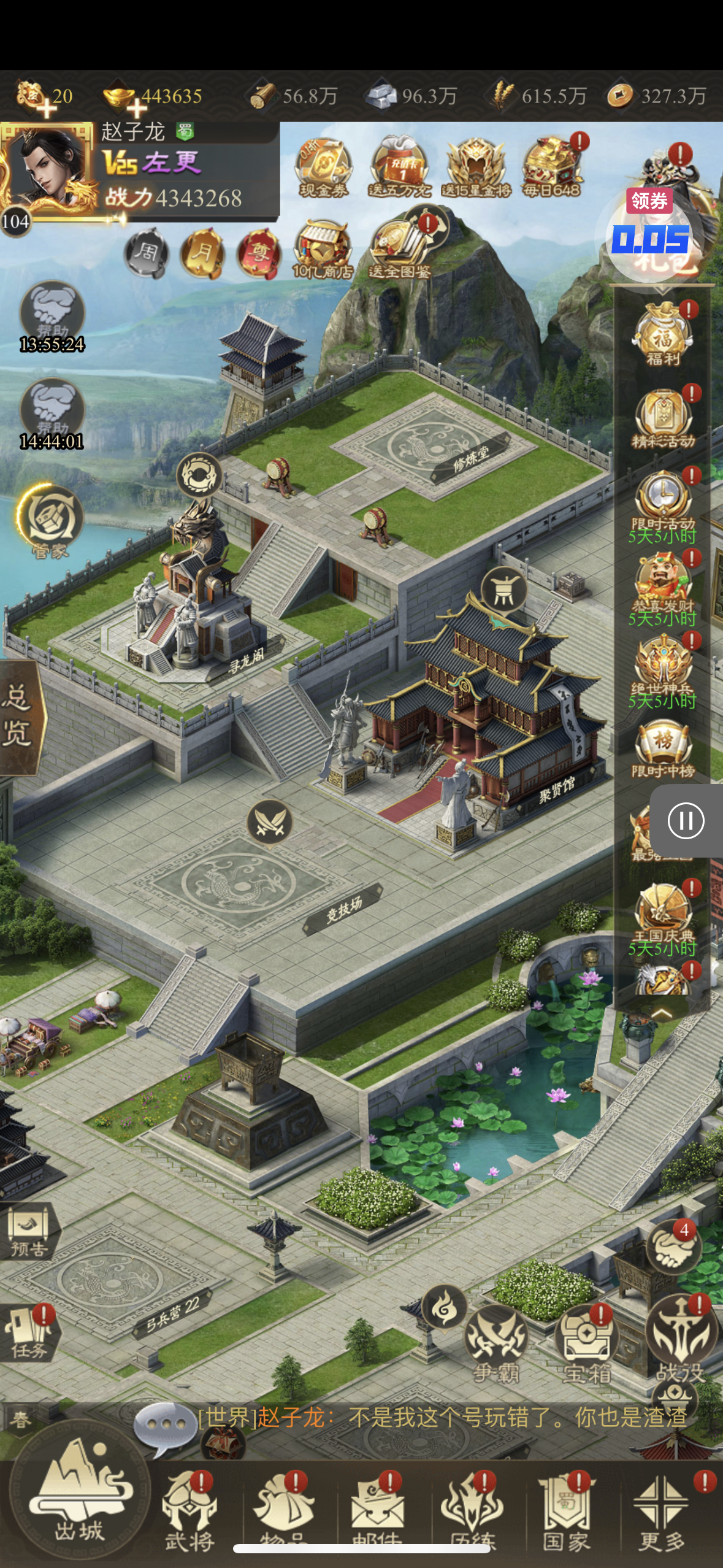Open the 精彩活动 events icon
723x1568 pixels.
tap(664, 418)
